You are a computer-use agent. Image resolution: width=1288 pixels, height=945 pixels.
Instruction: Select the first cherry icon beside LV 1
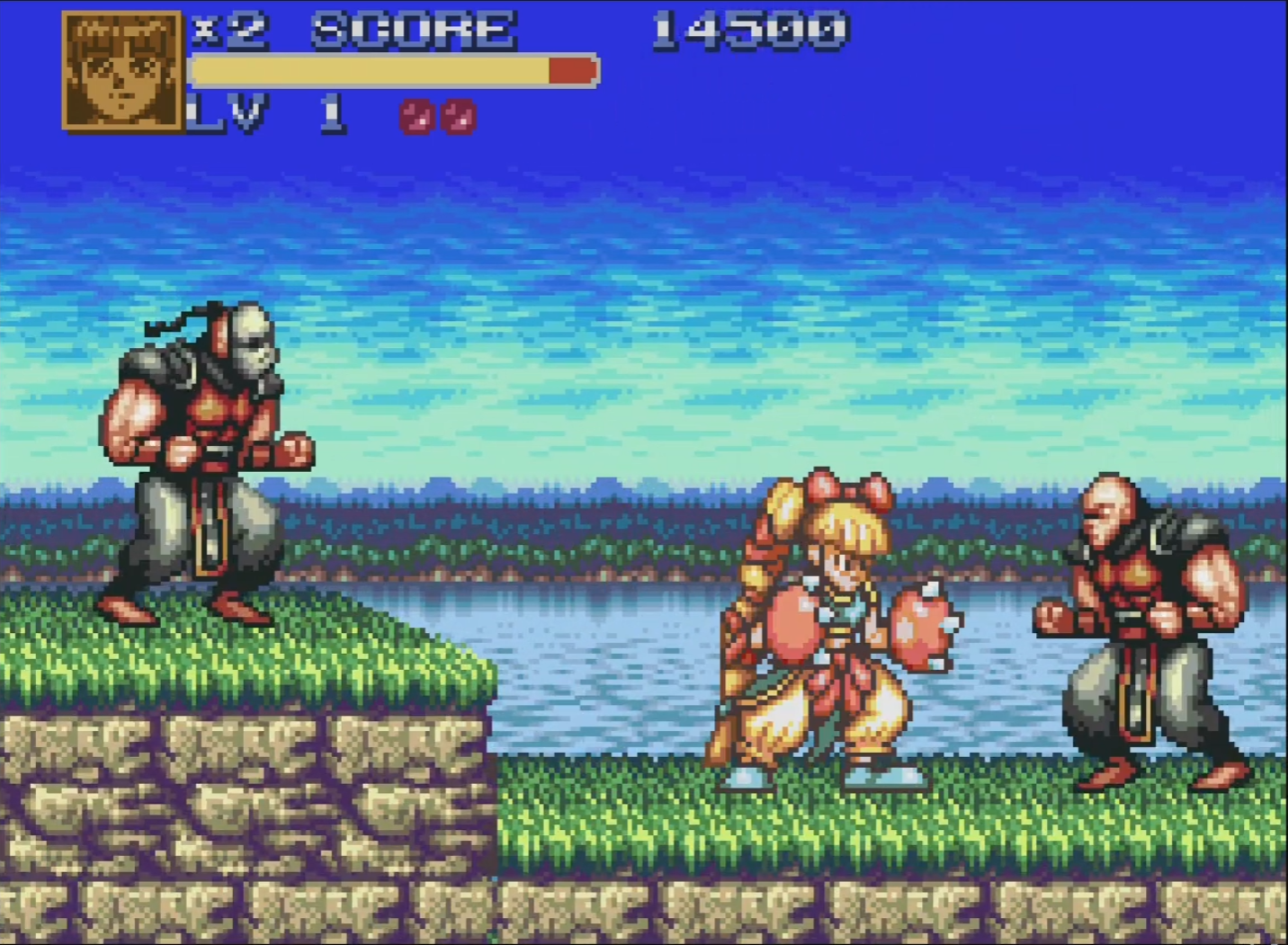pos(417,117)
